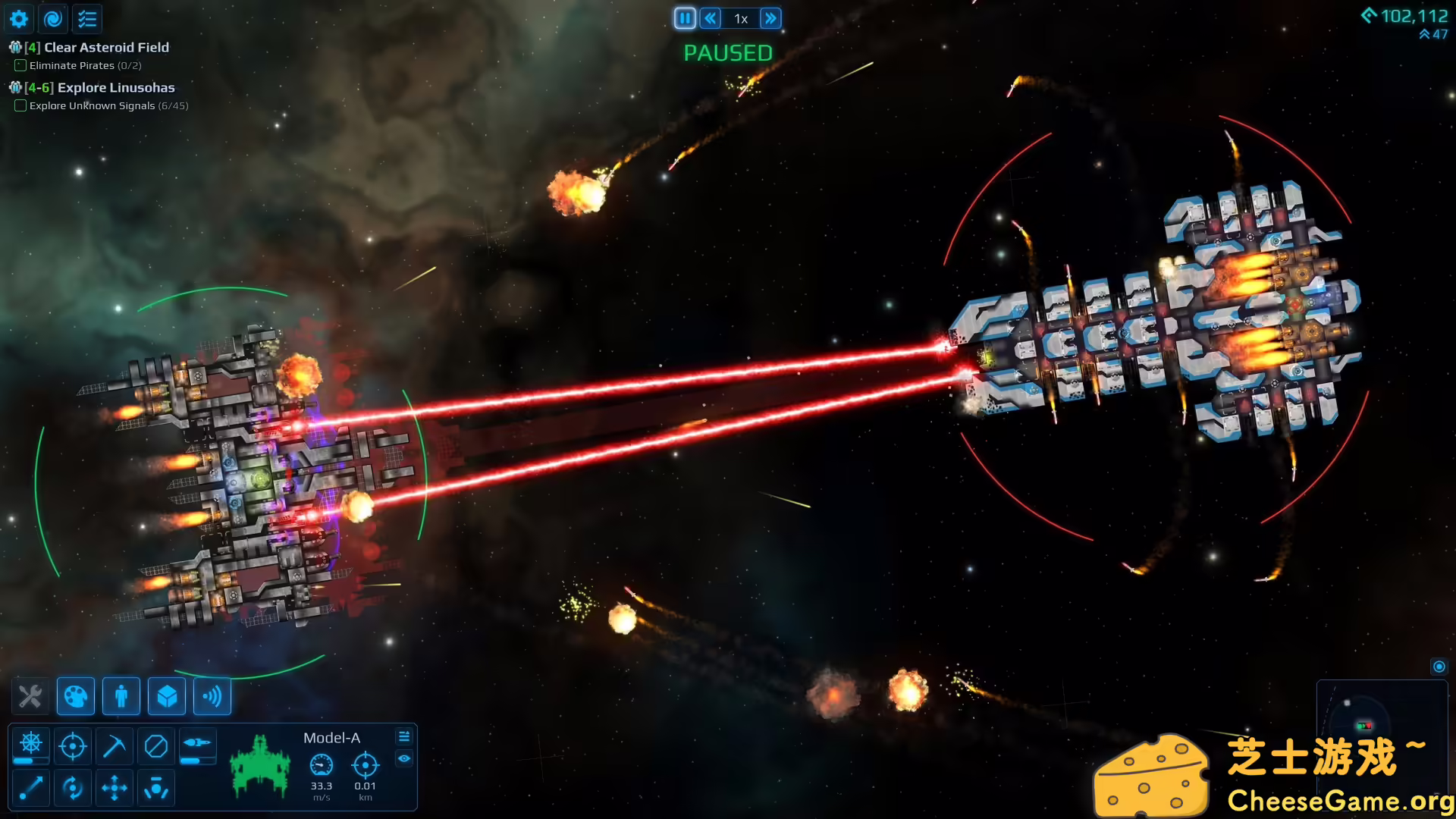Enable the stop command octagon icon
Viewport: 1456px width, 819px height.
point(157,746)
